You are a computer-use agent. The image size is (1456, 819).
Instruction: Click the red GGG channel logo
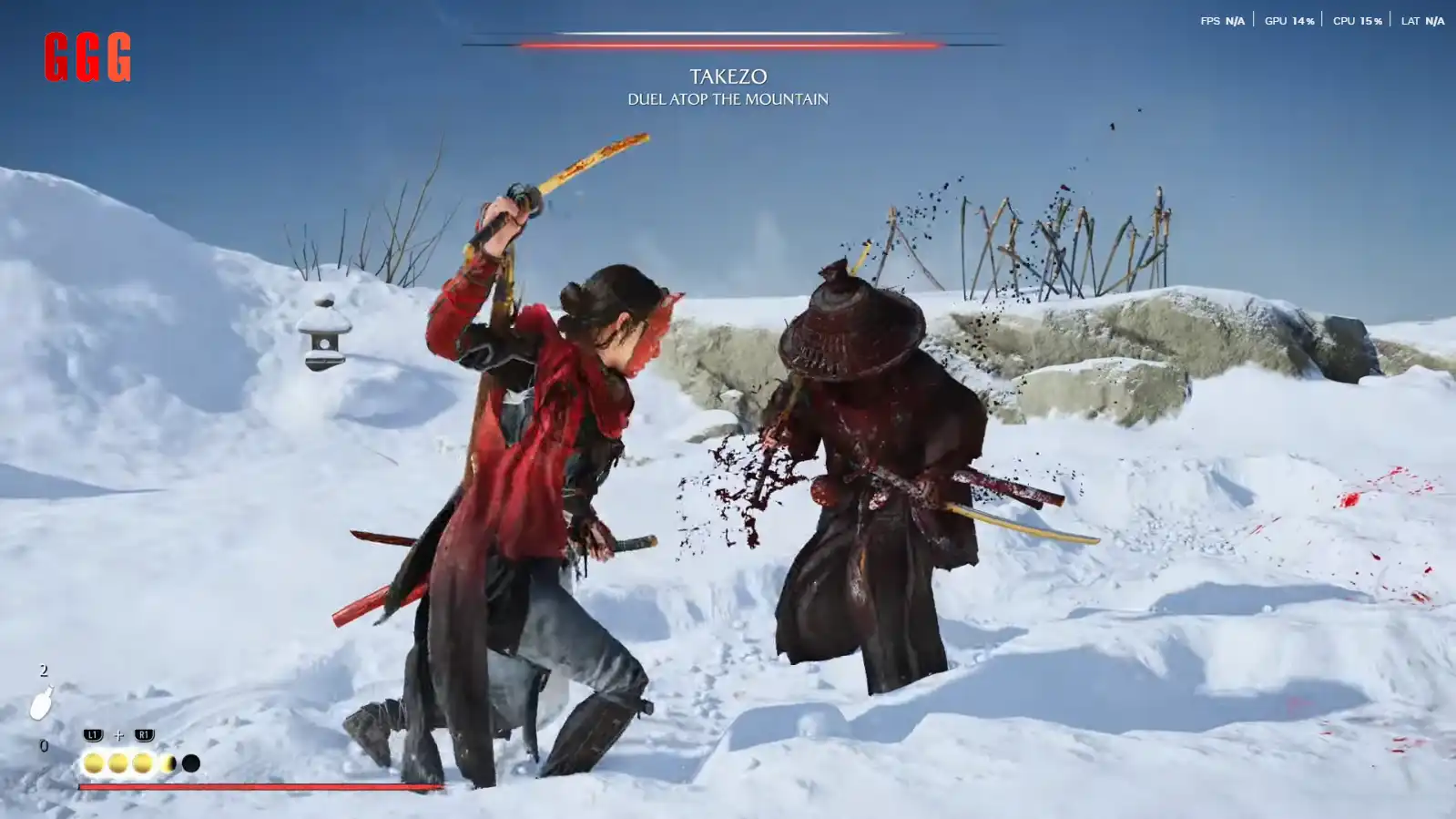point(87,57)
